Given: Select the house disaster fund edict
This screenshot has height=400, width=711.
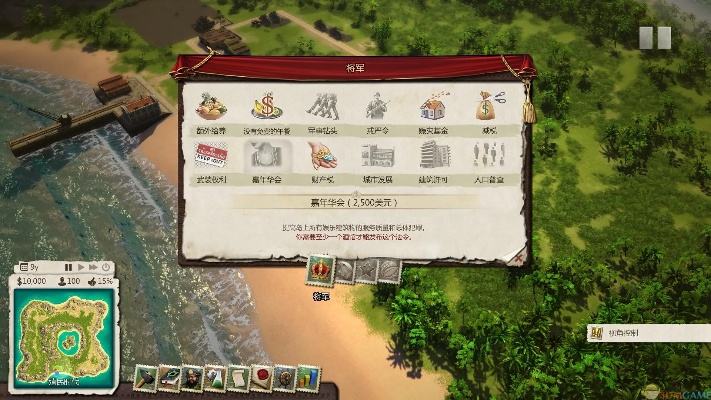Looking at the screenshot, I should coord(433,107).
